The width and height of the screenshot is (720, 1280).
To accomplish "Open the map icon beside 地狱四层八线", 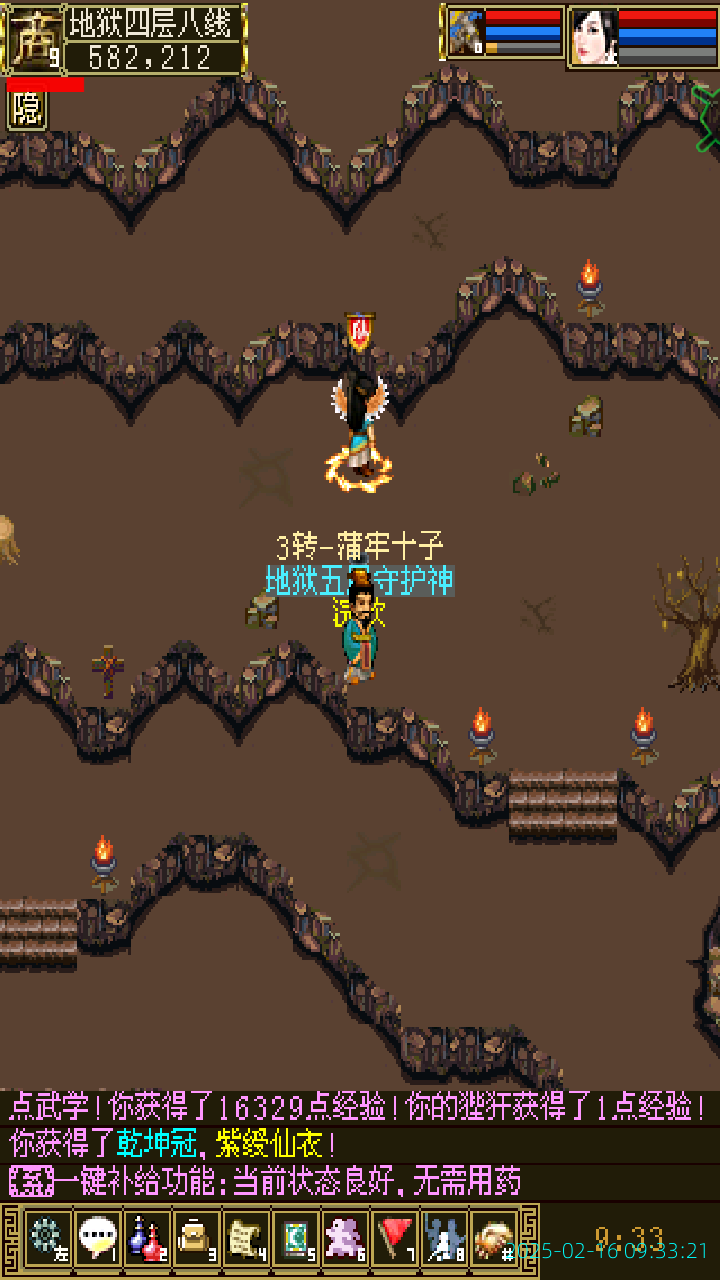I will (x=33, y=40).
